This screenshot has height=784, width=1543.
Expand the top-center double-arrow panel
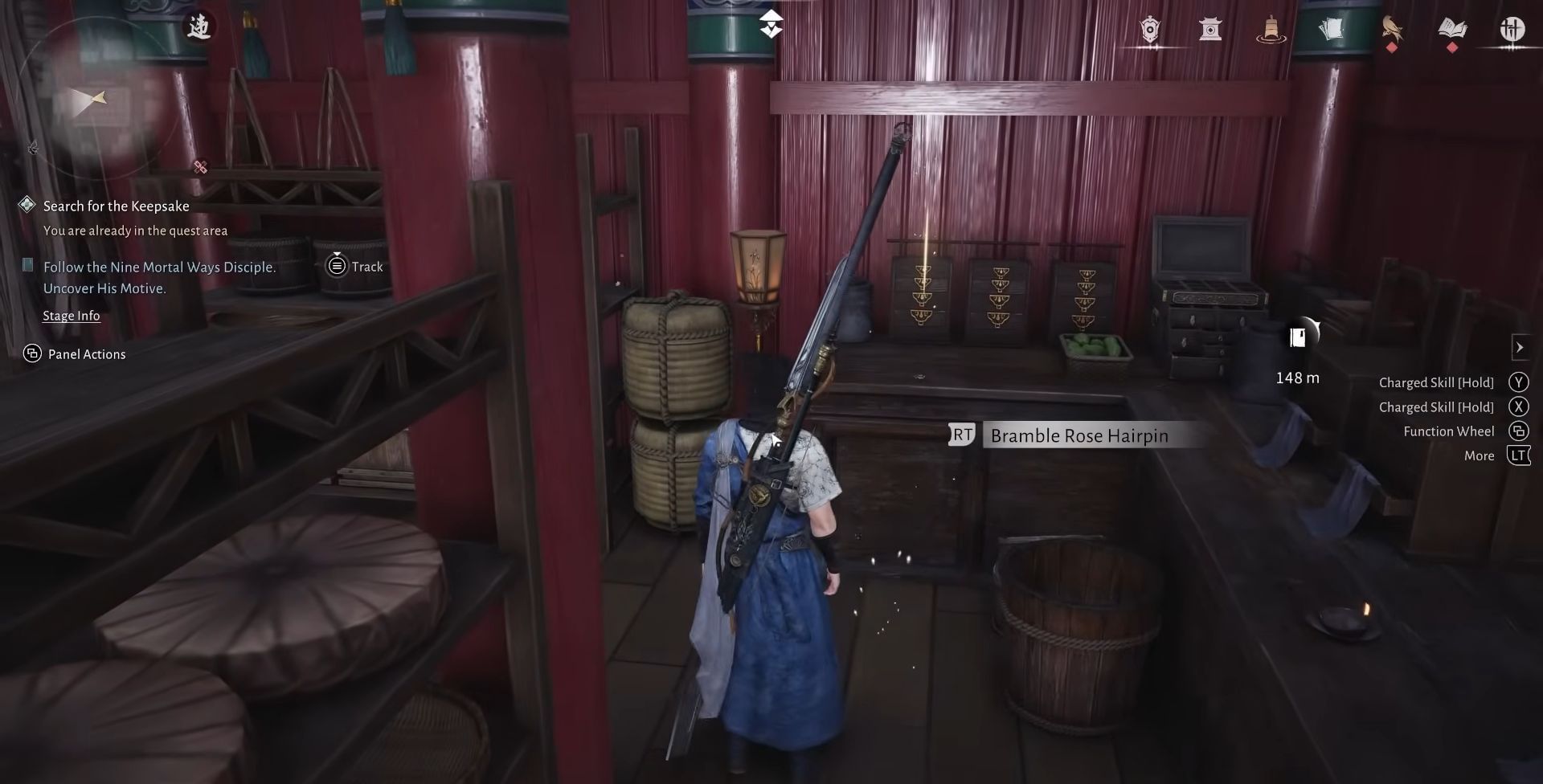pyautogui.click(x=771, y=24)
